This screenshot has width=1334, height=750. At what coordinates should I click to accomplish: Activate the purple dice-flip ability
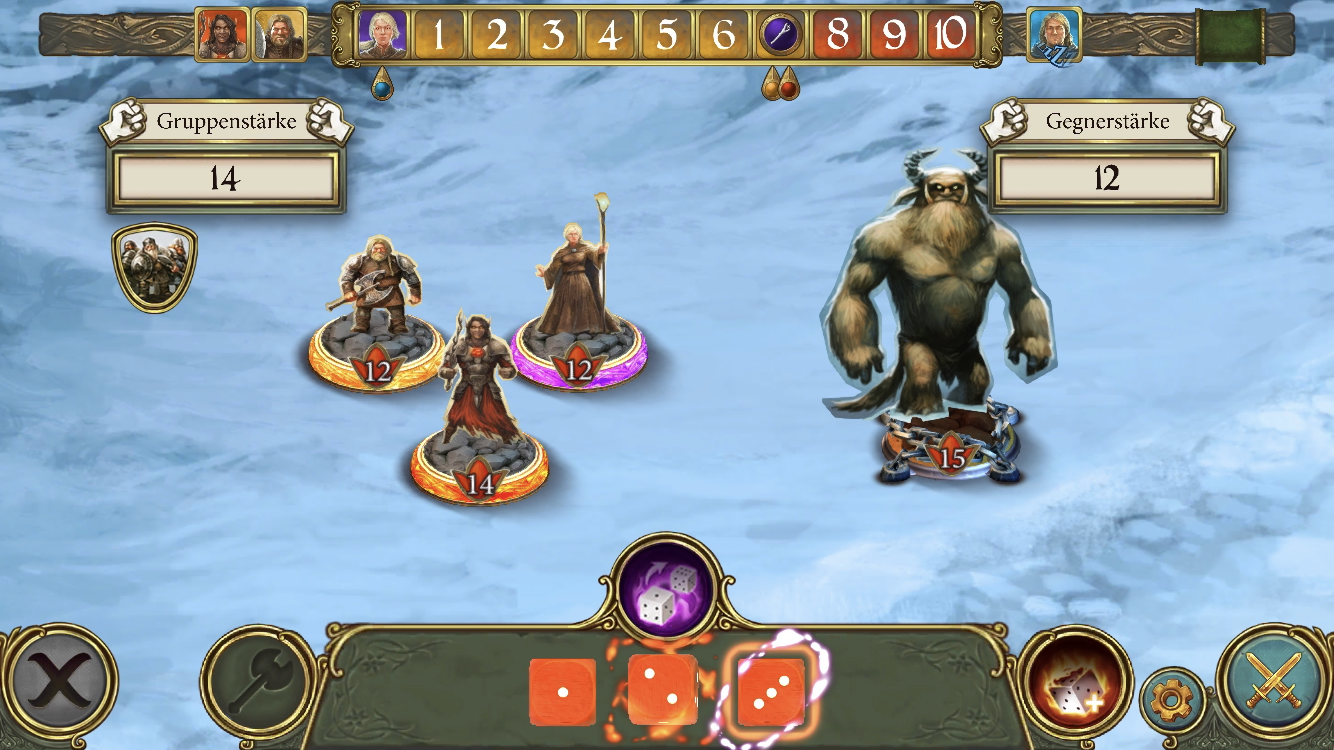664,591
